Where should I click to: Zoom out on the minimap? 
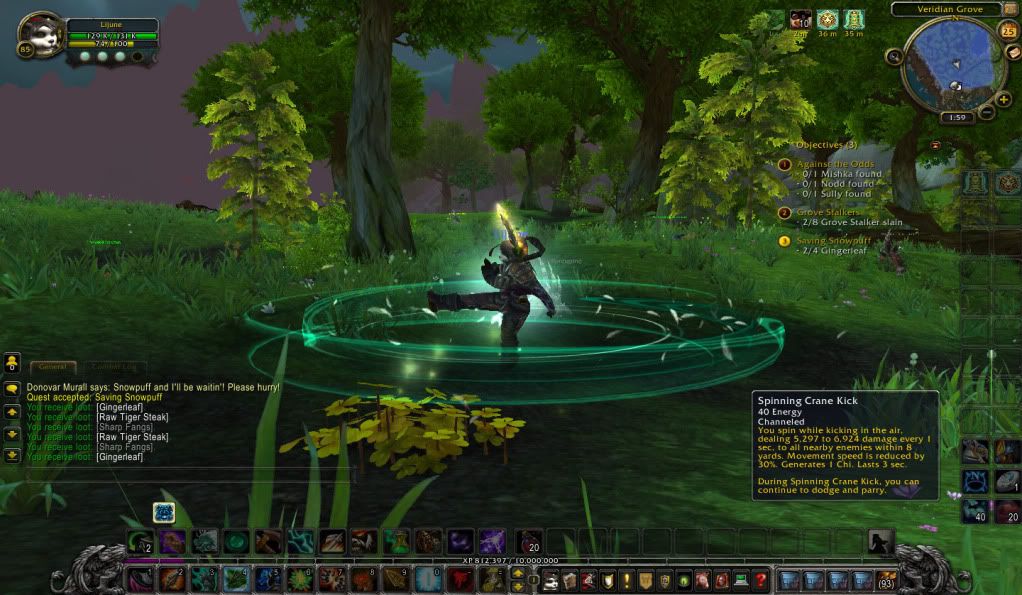[987, 112]
